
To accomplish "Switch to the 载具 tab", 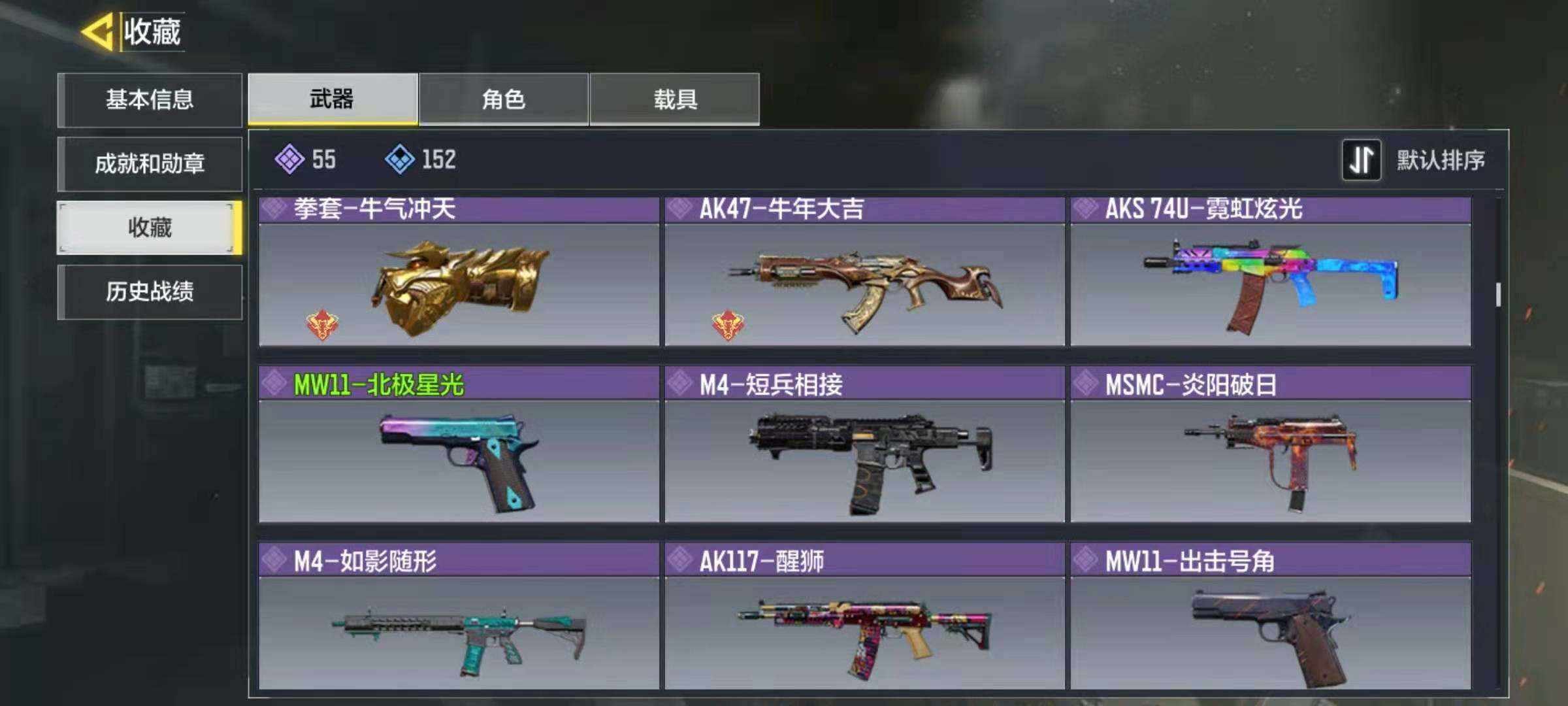I will (x=674, y=98).
